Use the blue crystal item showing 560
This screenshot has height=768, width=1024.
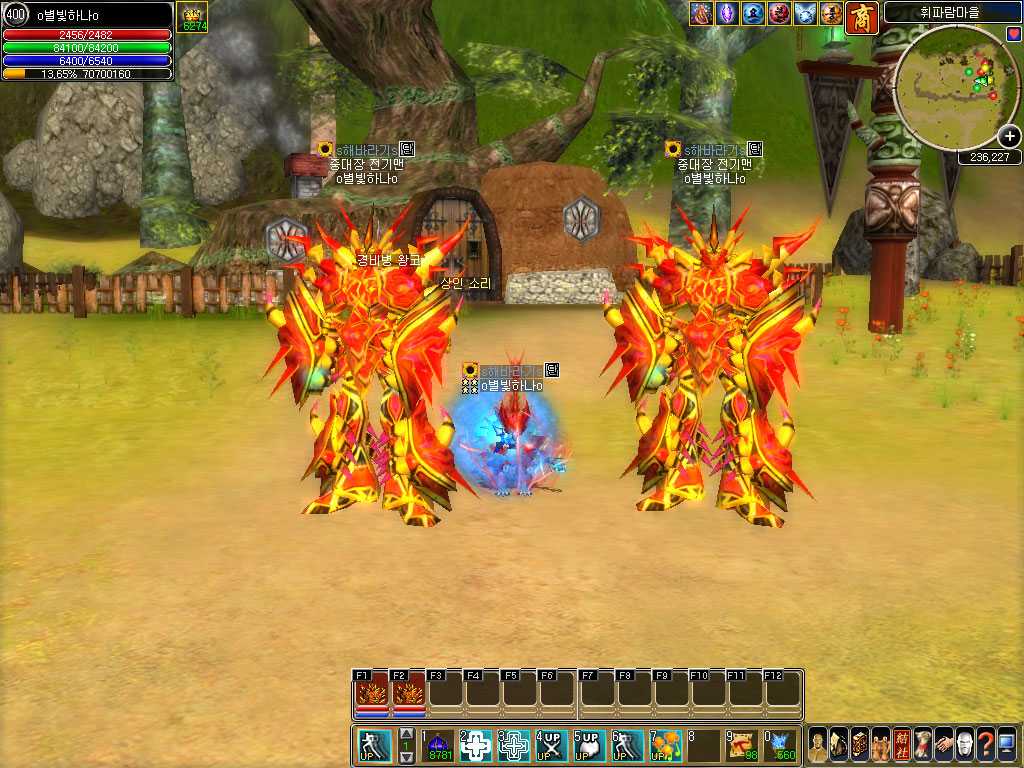click(781, 745)
